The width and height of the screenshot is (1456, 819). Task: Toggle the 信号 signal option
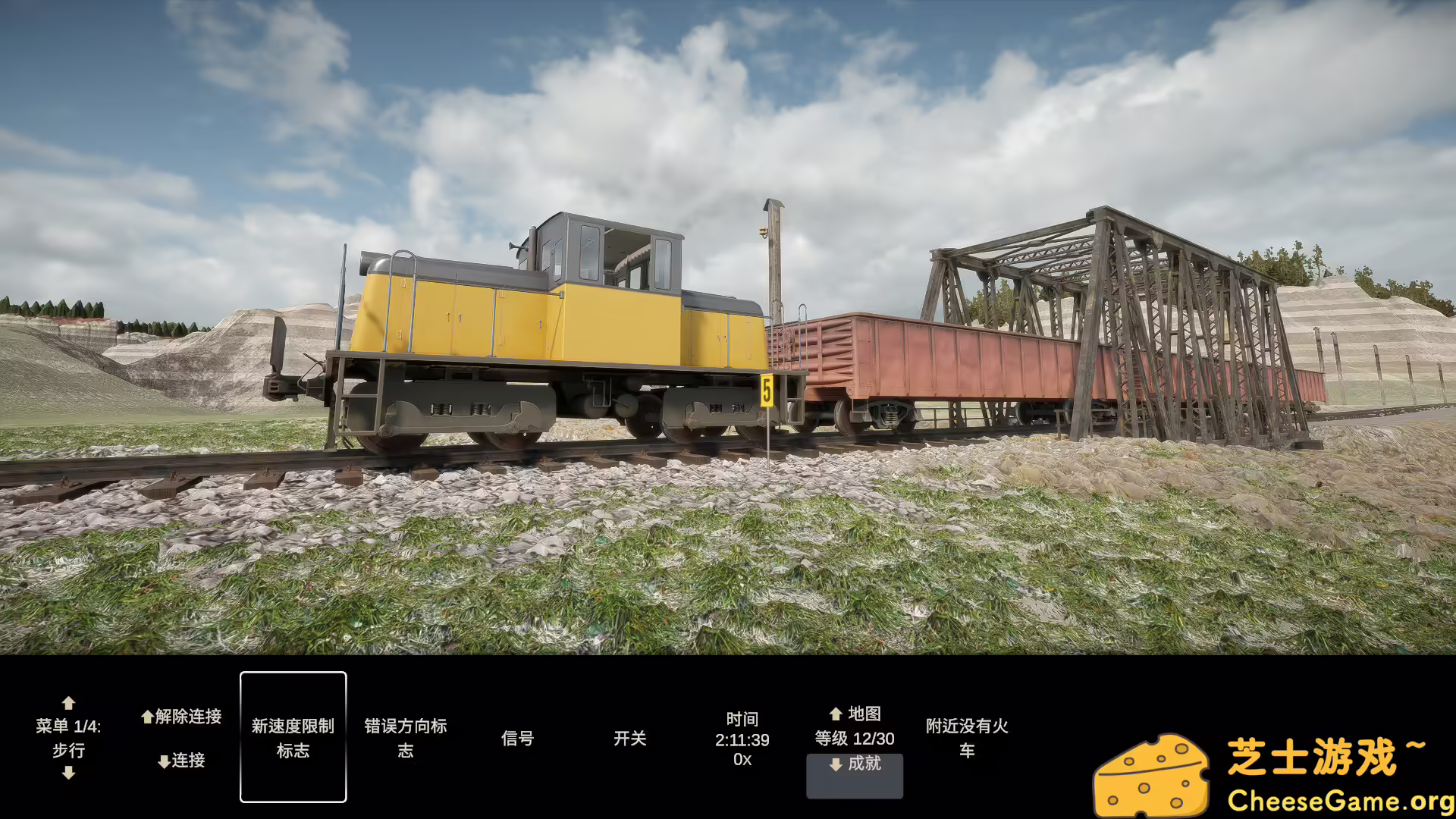pyautogui.click(x=519, y=737)
